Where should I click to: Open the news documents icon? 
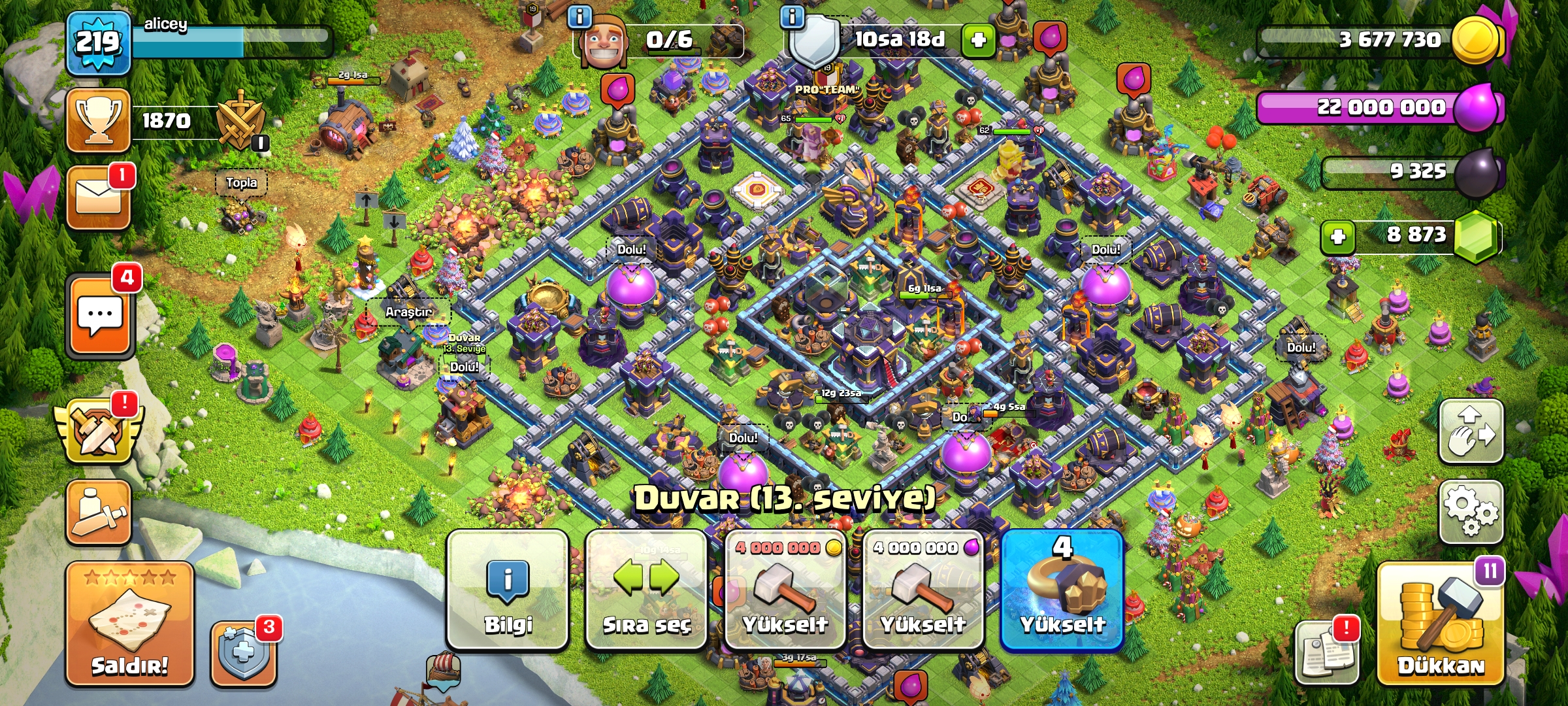[1326, 652]
